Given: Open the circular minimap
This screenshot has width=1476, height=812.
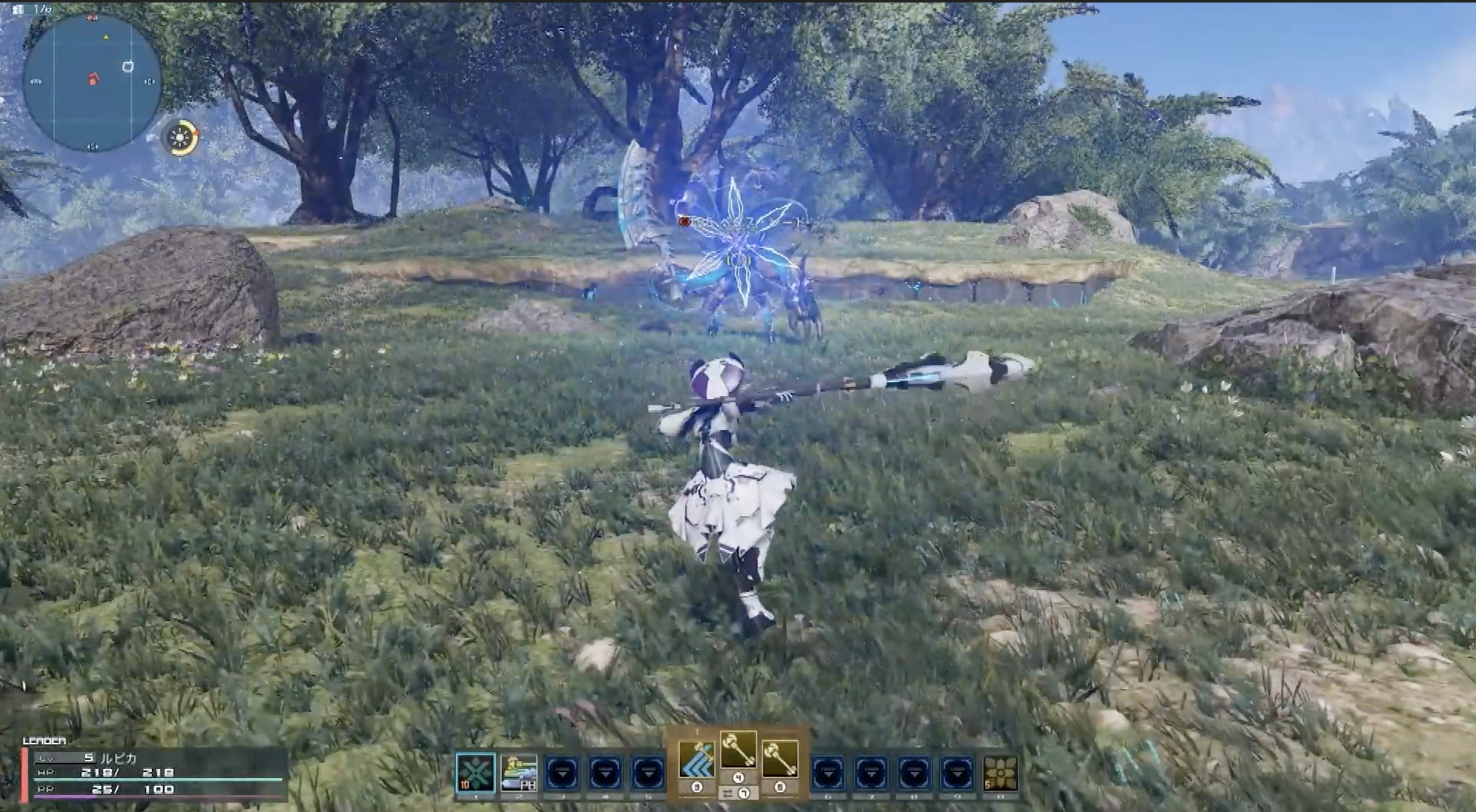Looking at the screenshot, I should pyautogui.click(x=92, y=82).
